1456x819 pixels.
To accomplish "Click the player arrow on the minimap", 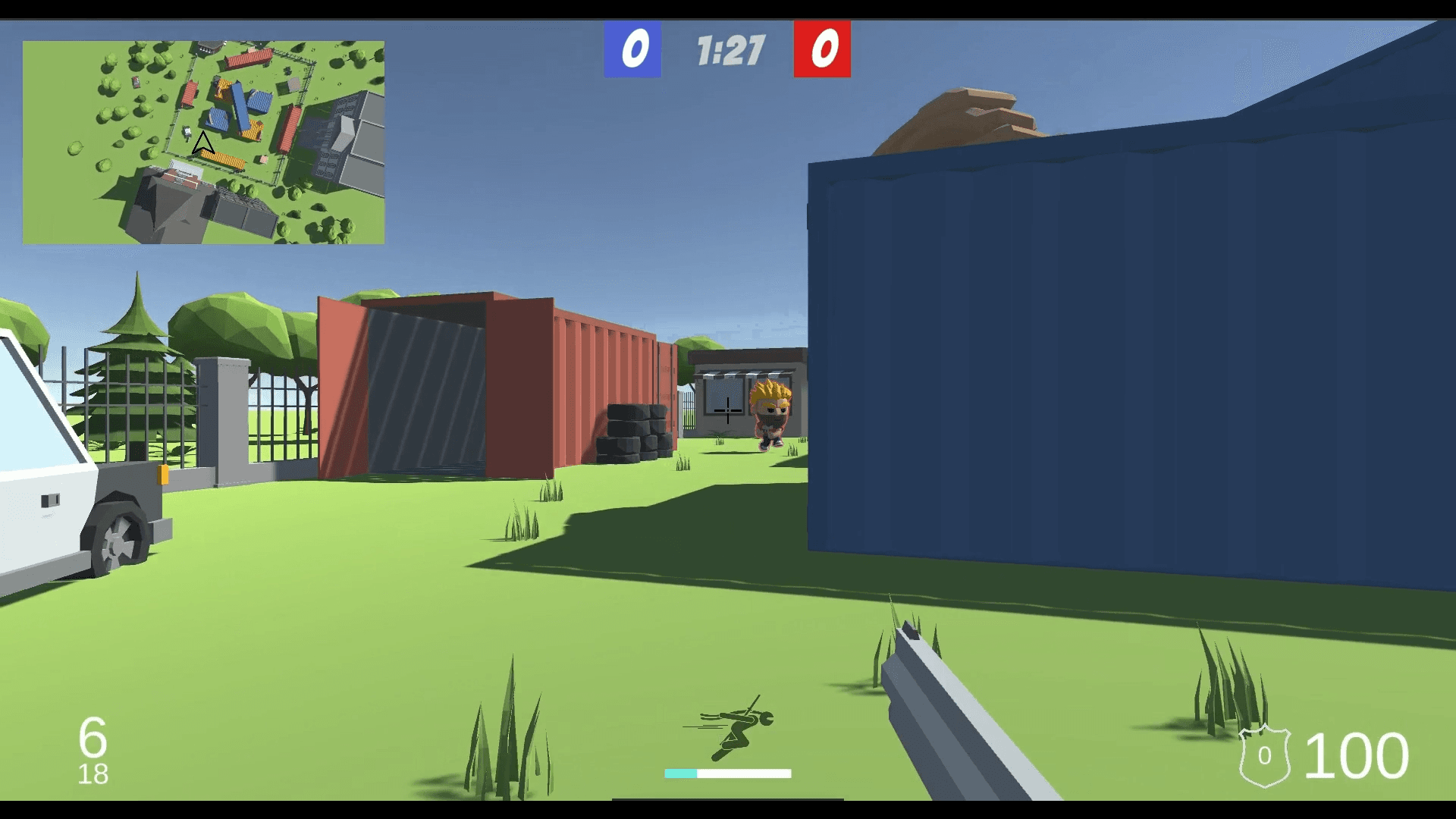I will click(202, 140).
